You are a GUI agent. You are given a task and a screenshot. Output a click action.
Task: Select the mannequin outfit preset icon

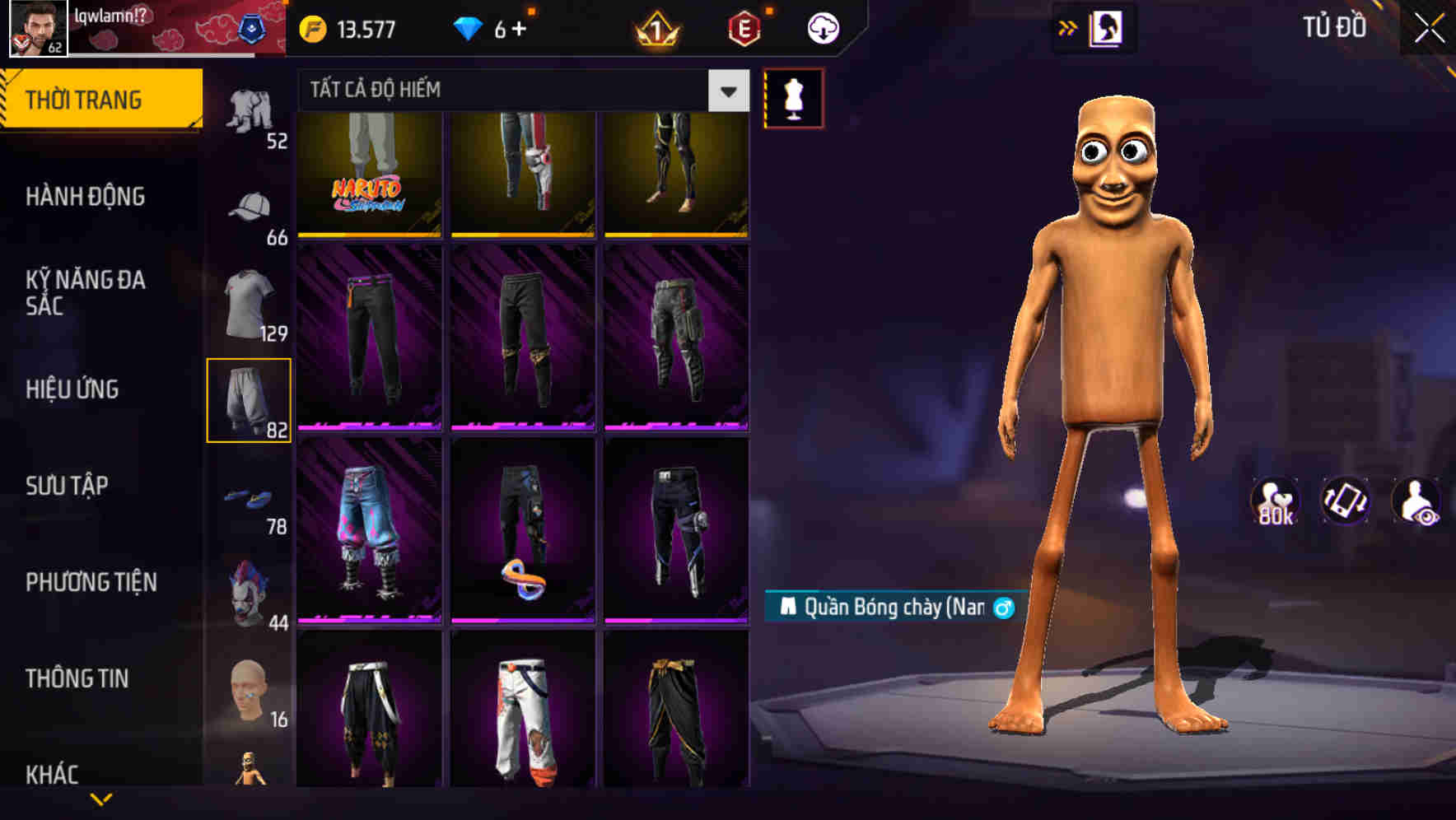pyautogui.click(x=793, y=97)
